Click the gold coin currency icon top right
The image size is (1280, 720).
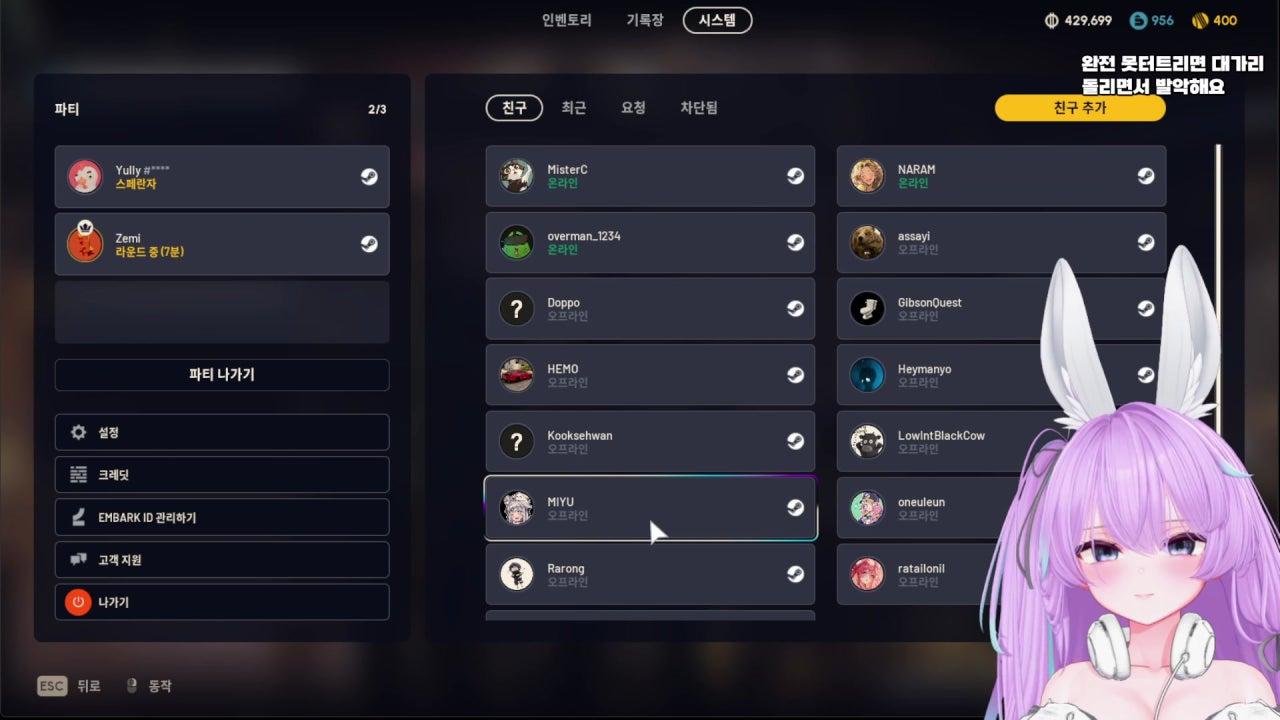click(1199, 19)
